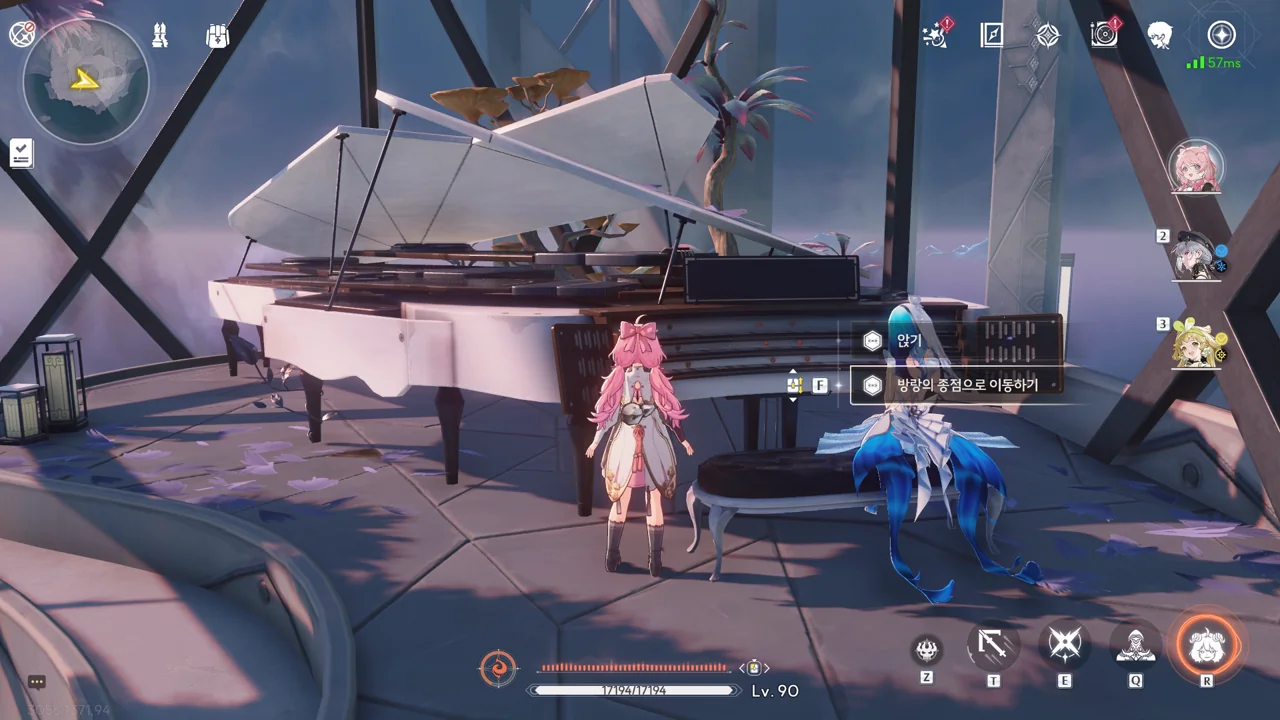
Task: Open the circular minimap
Action: (x=85, y=81)
